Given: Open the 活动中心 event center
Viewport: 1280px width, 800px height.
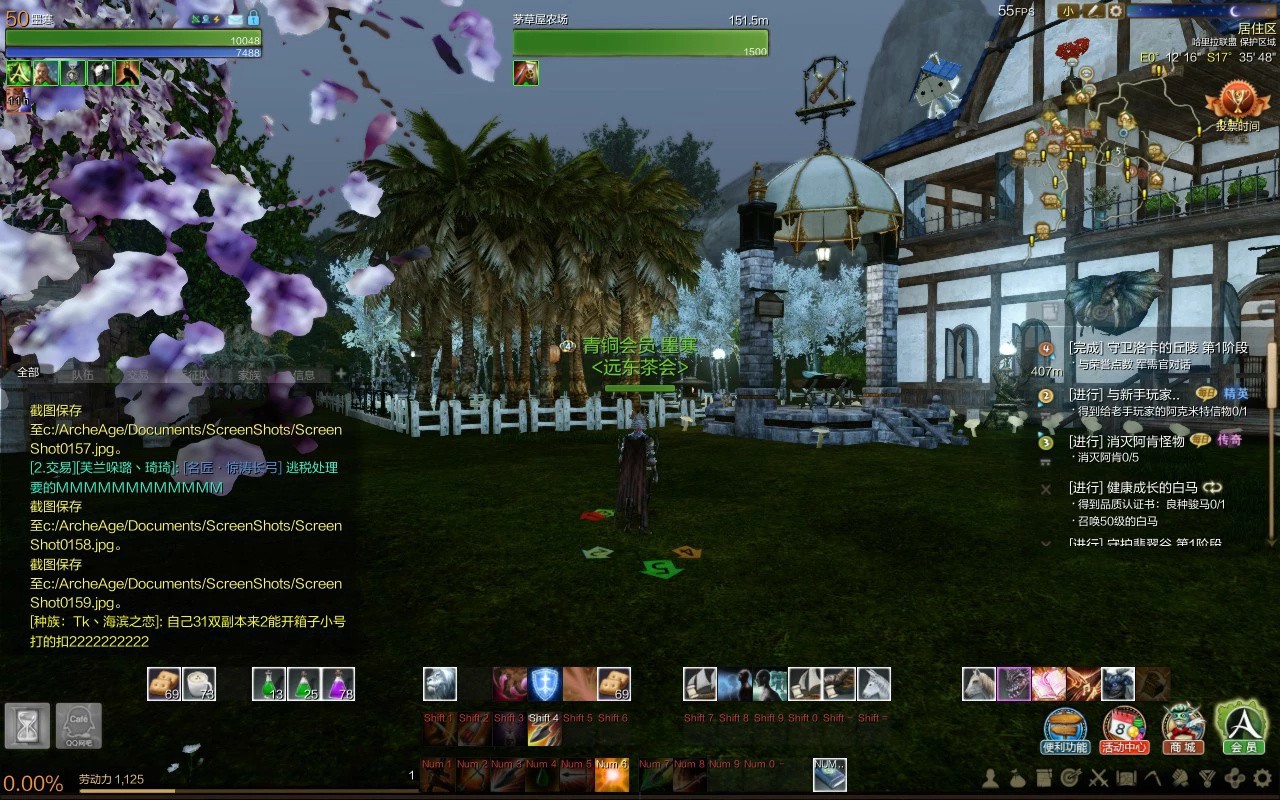Looking at the screenshot, I should 1124,730.
